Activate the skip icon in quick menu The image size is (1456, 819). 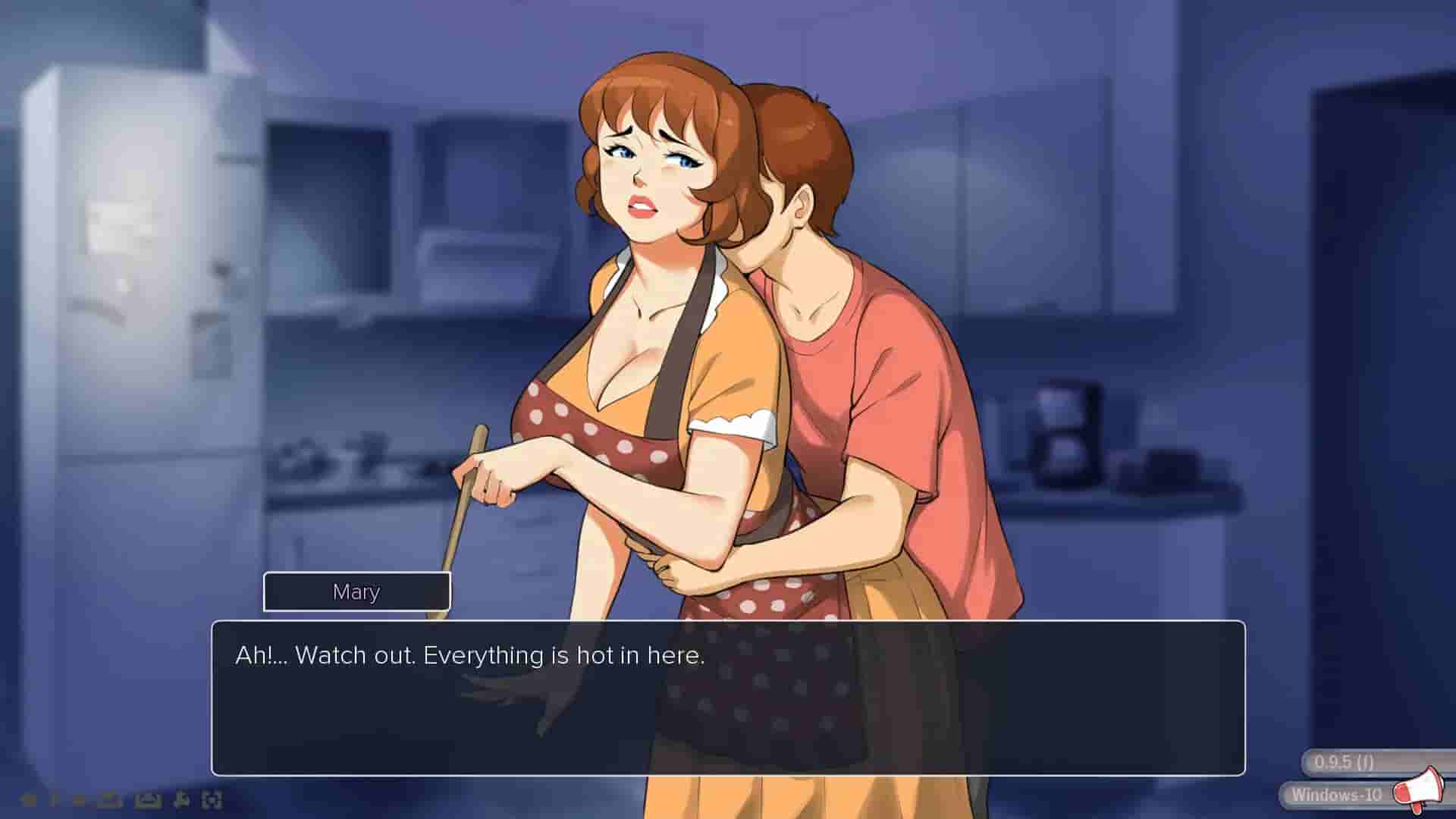[80, 802]
